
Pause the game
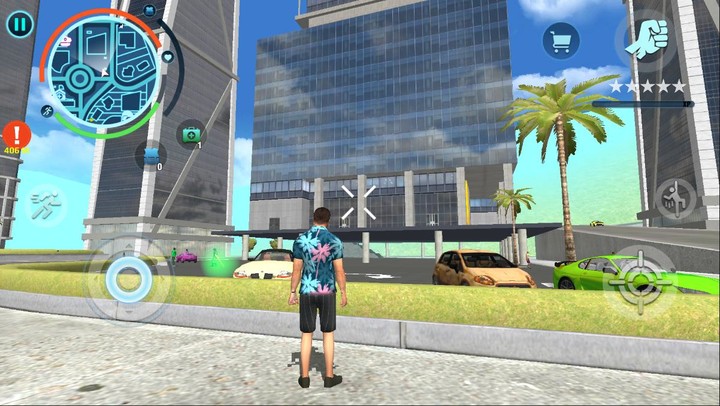click(19, 24)
